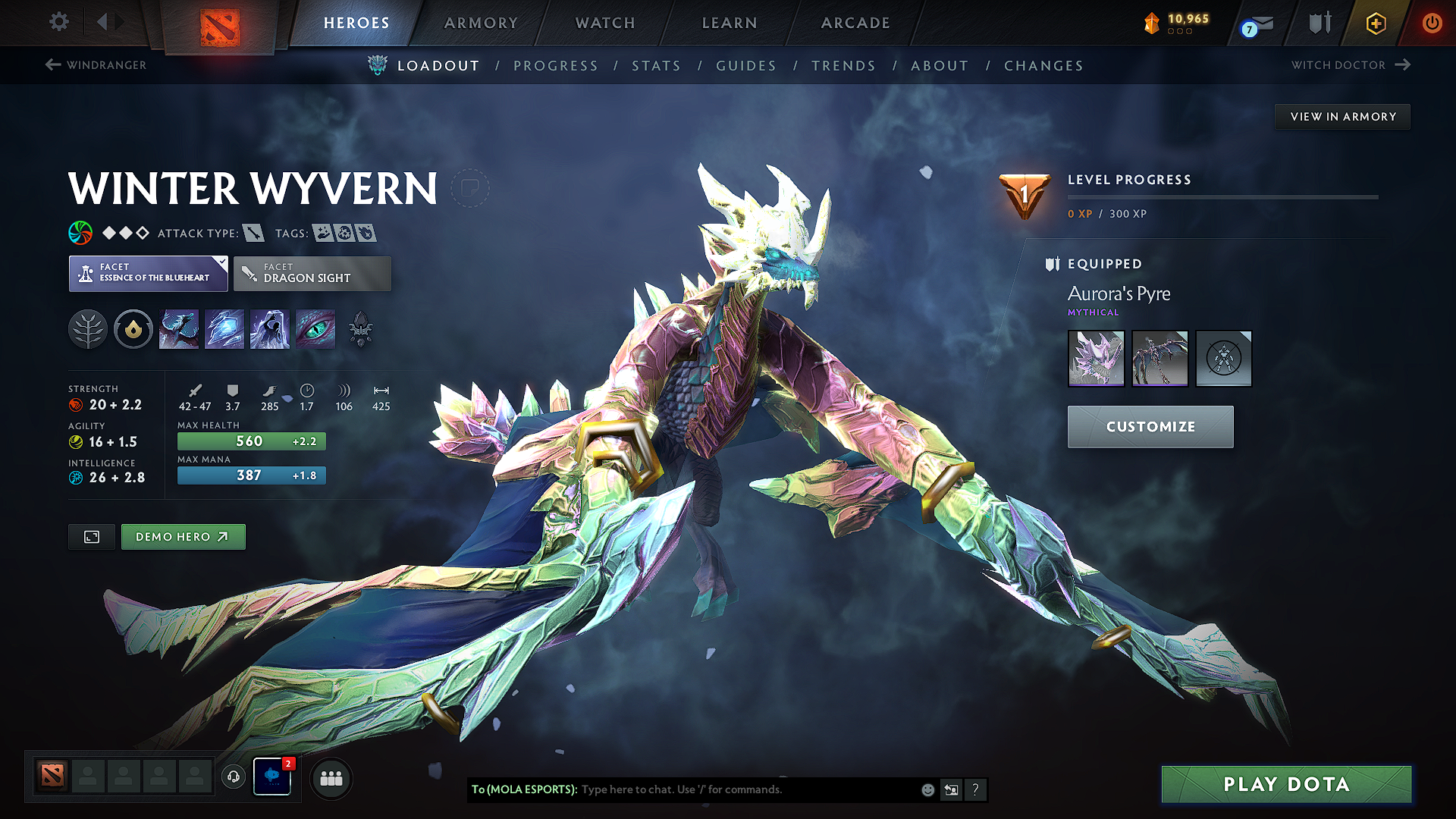The height and width of the screenshot is (819, 1456).
Task: Open the ARMORY menu
Action: (x=481, y=23)
